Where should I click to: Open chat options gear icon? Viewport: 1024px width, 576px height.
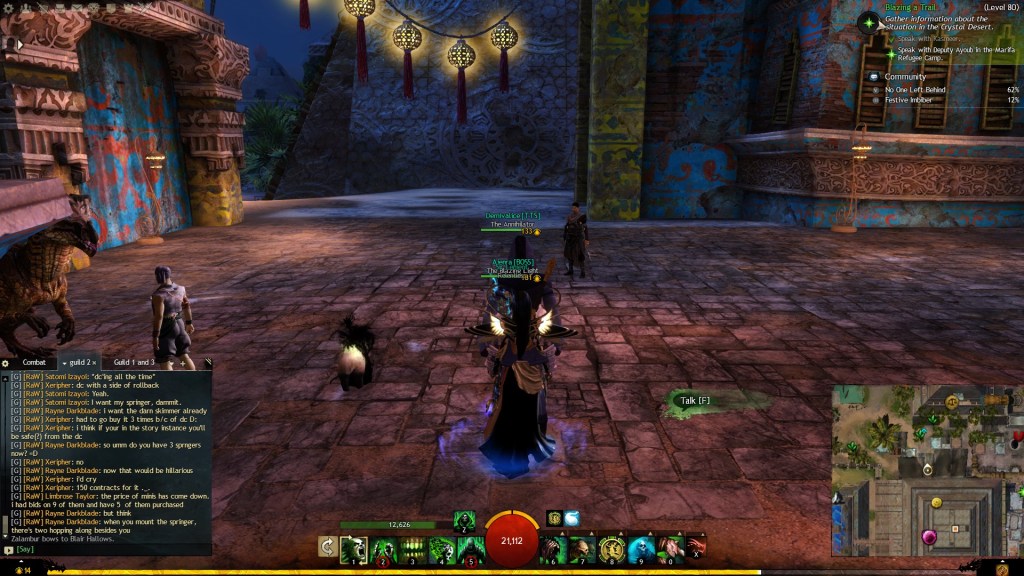[x=5, y=362]
